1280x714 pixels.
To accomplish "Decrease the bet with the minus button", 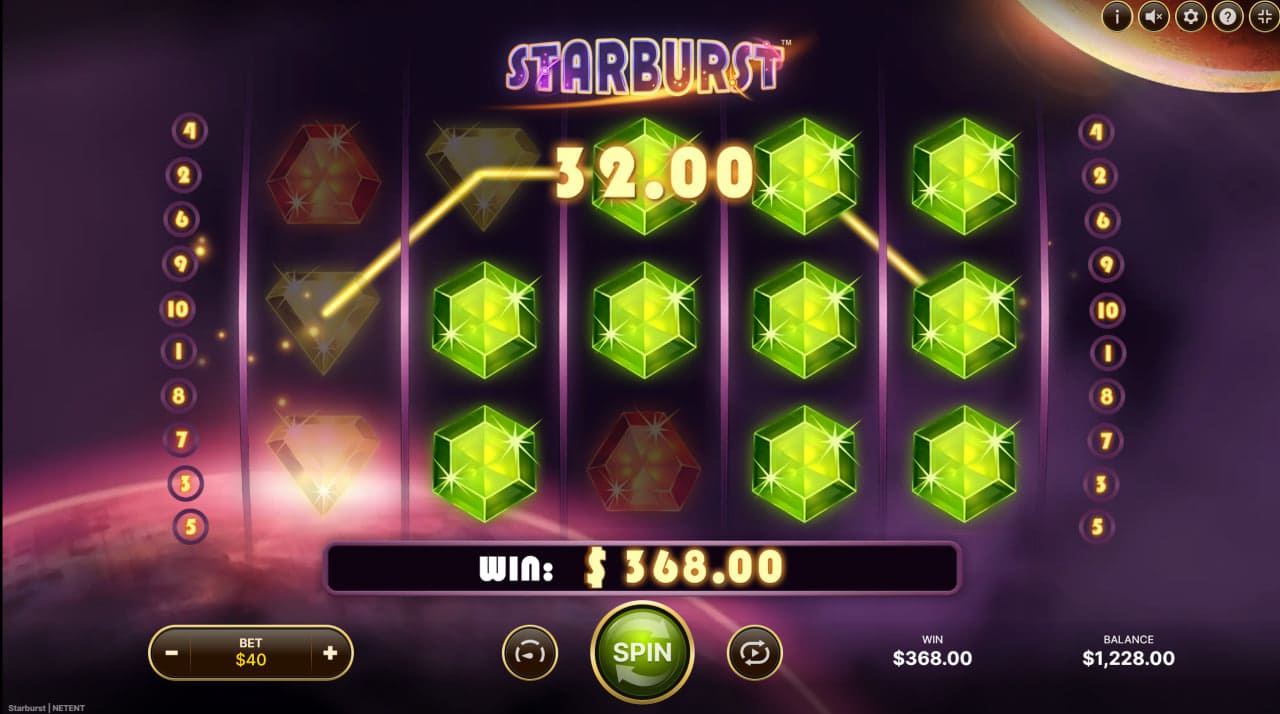I will click(x=172, y=654).
